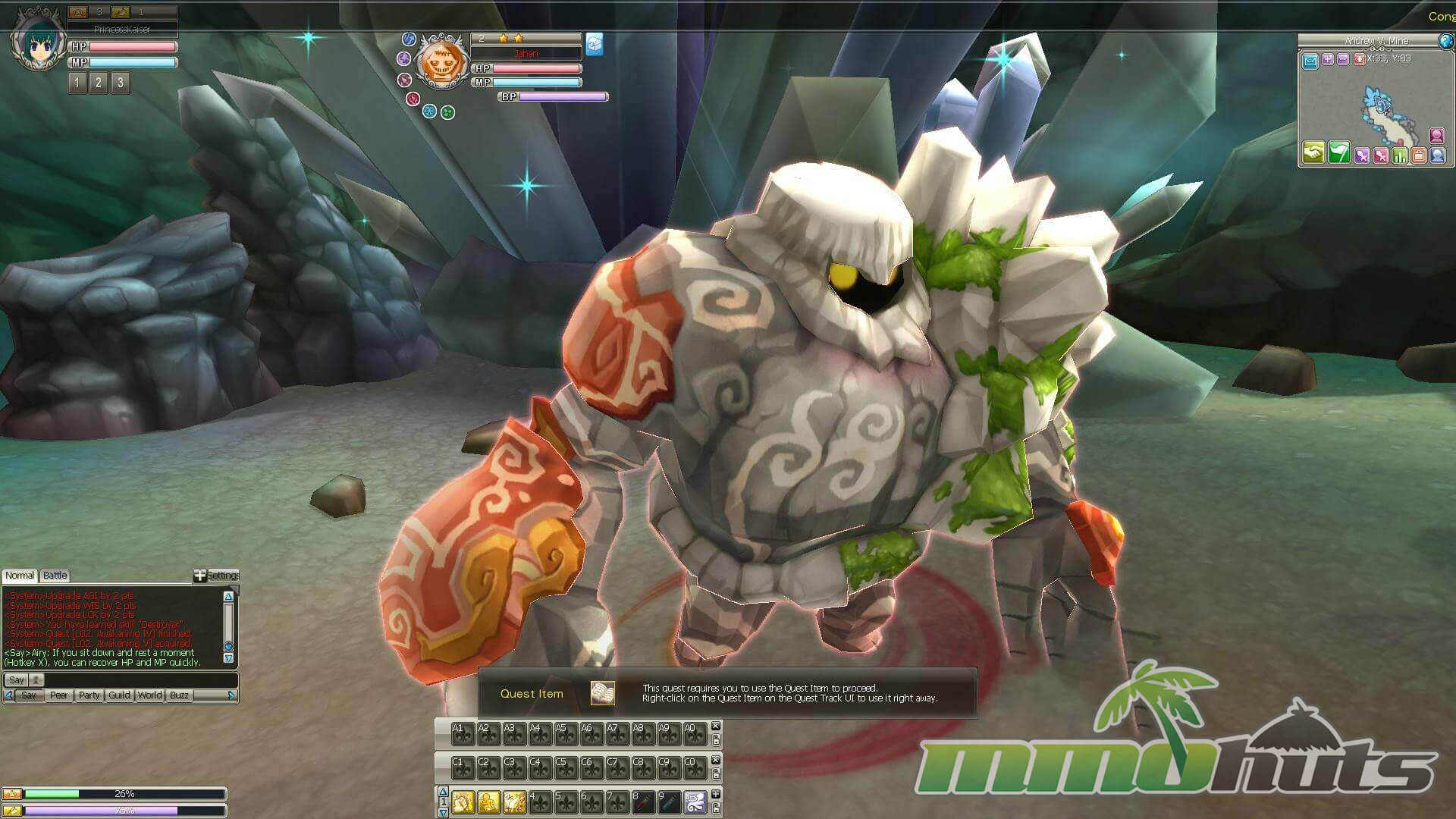Viewport: 1456px width, 819px height.
Task: Open the world map globe icon
Action: pyautogui.click(x=1446, y=41)
